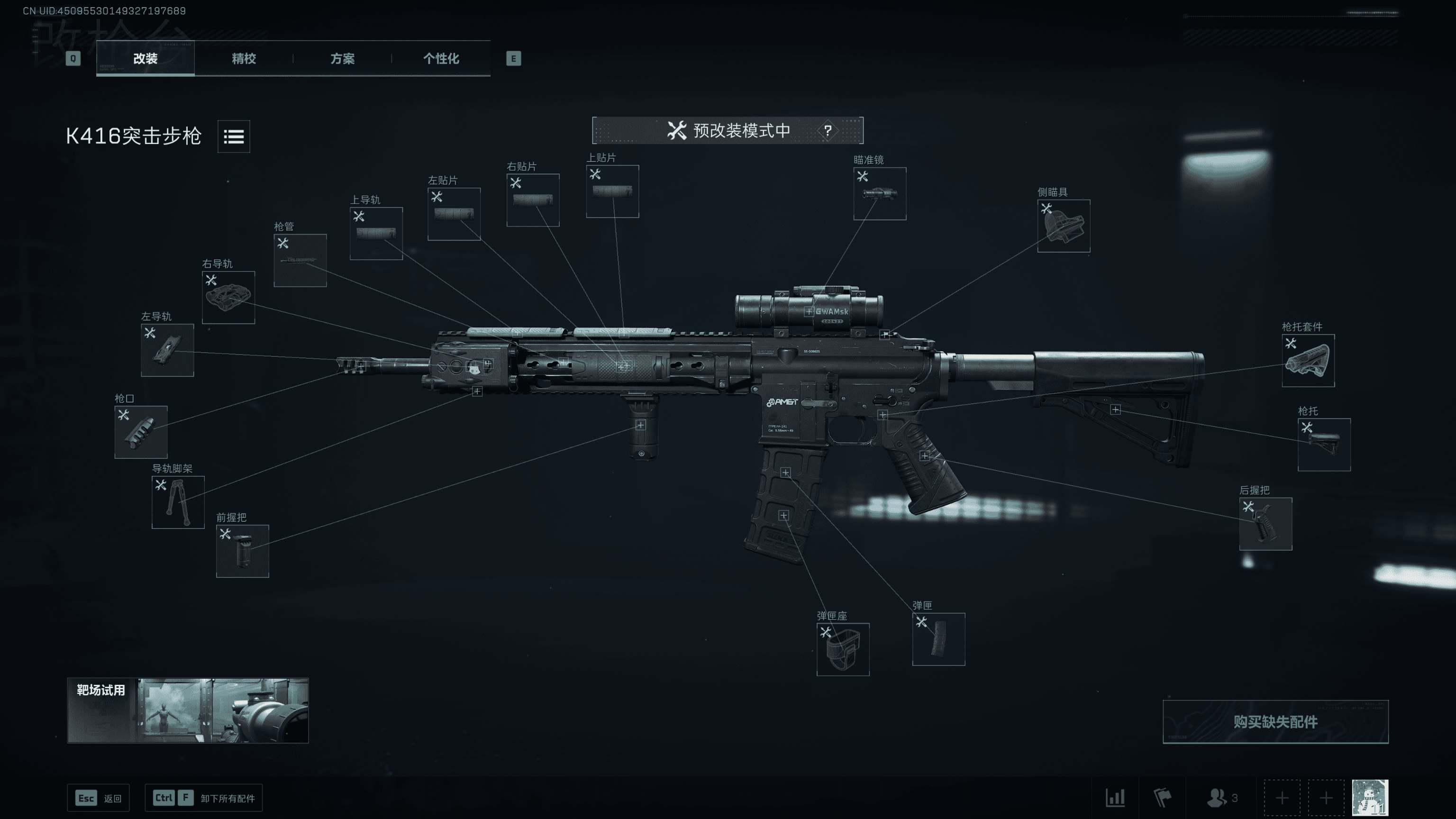Start the 靶场试用 firing range trial

pyautogui.click(x=188, y=710)
